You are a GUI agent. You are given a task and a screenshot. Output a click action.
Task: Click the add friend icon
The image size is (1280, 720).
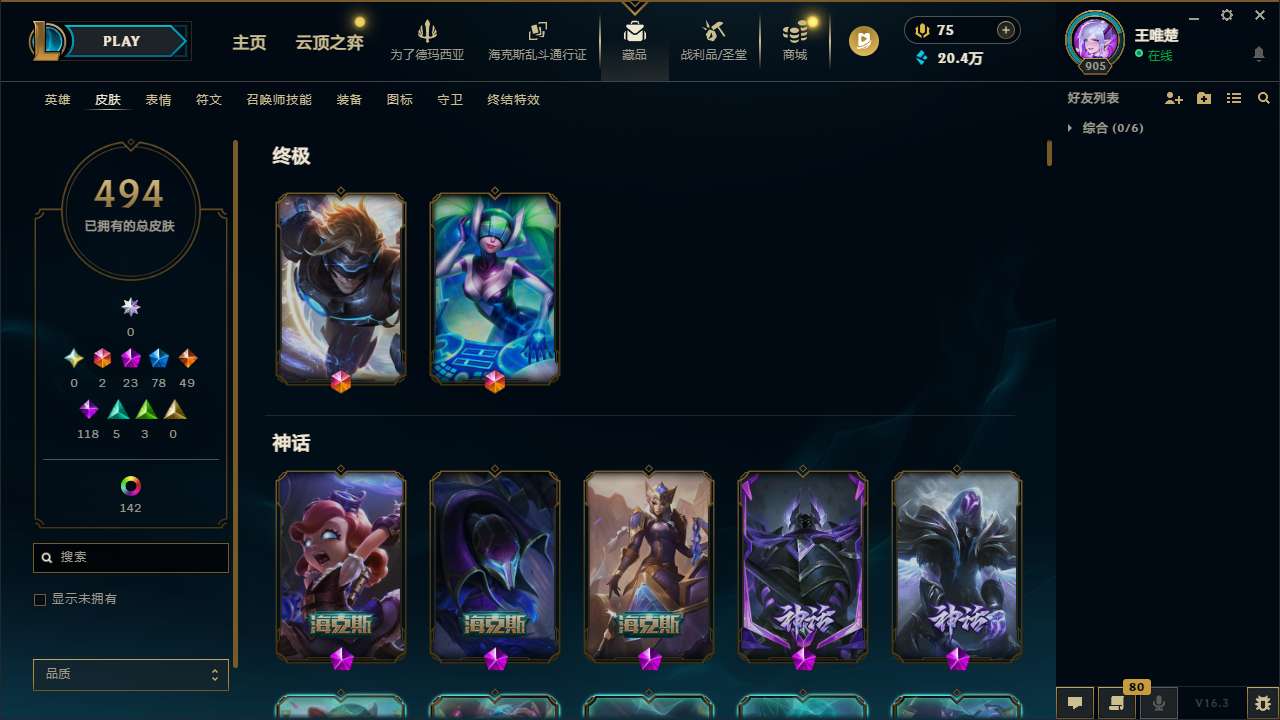[x=1174, y=98]
